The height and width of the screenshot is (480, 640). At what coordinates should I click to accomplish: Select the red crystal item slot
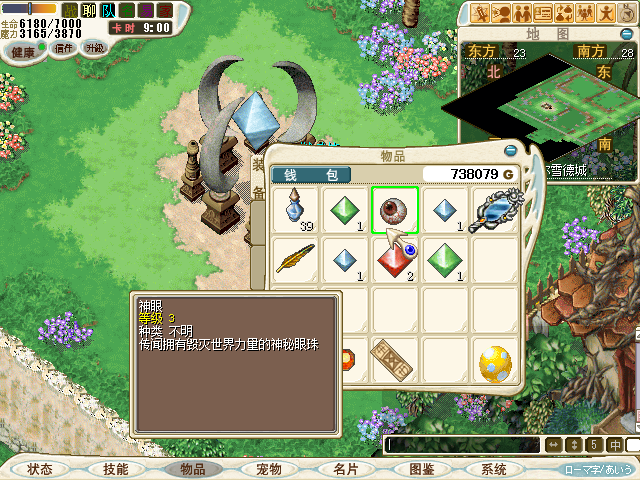[x=395, y=259]
